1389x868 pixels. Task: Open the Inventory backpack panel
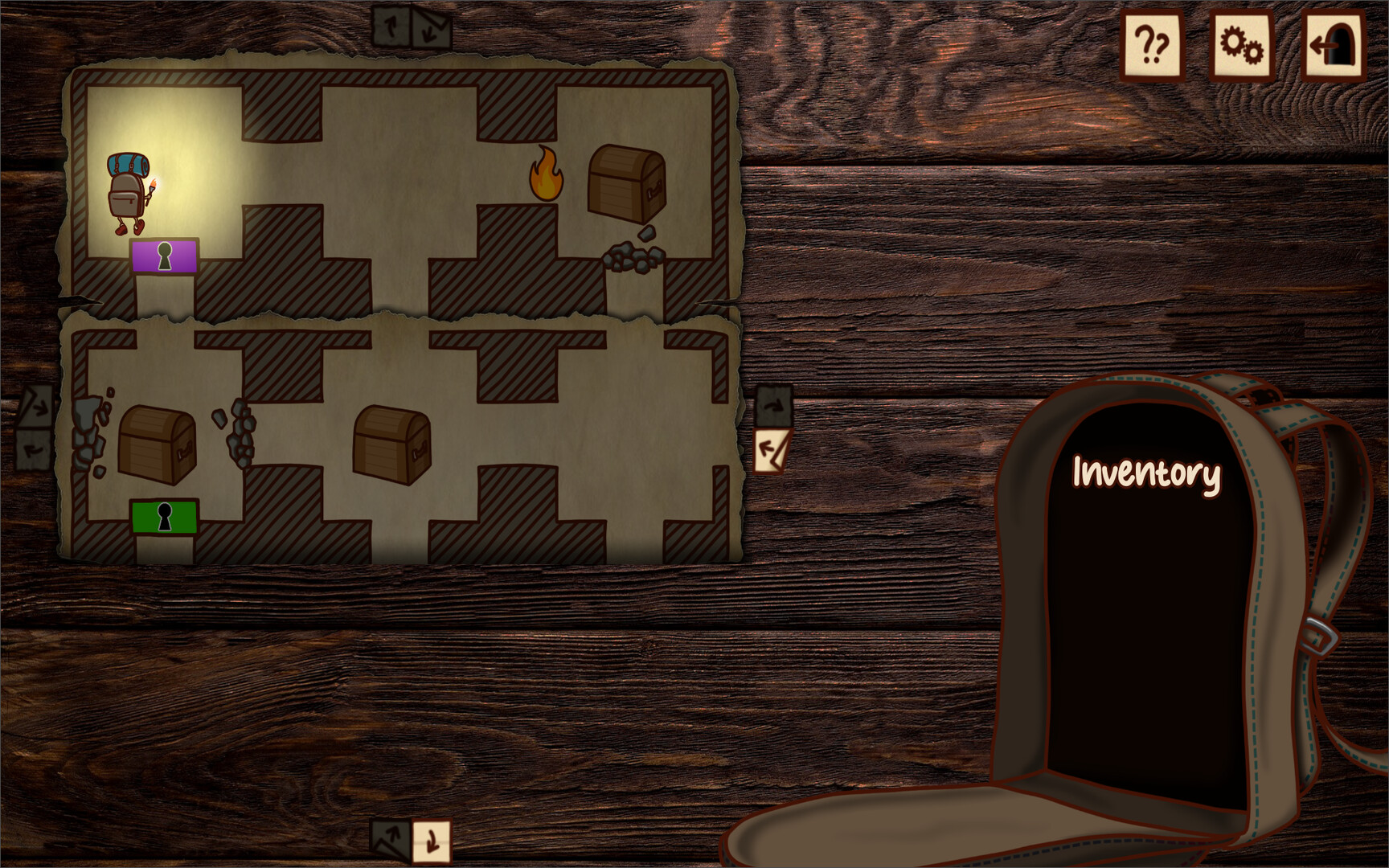click(1145, 475)
